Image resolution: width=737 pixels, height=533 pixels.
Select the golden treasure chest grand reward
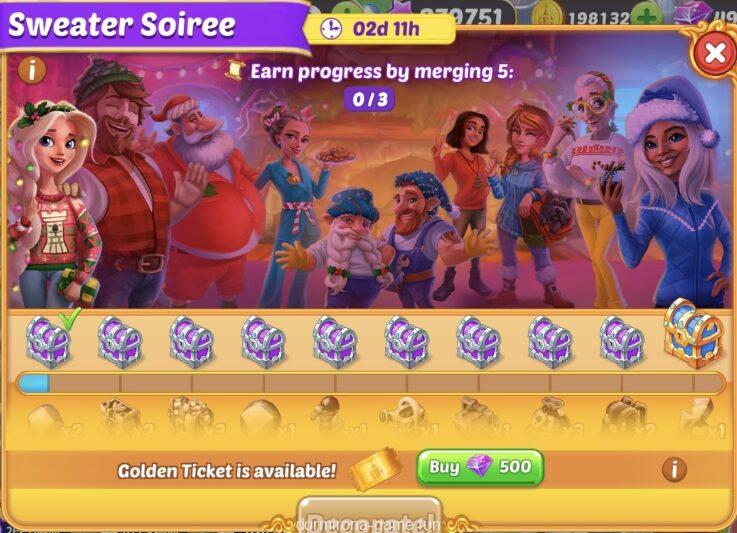(692, 334)
